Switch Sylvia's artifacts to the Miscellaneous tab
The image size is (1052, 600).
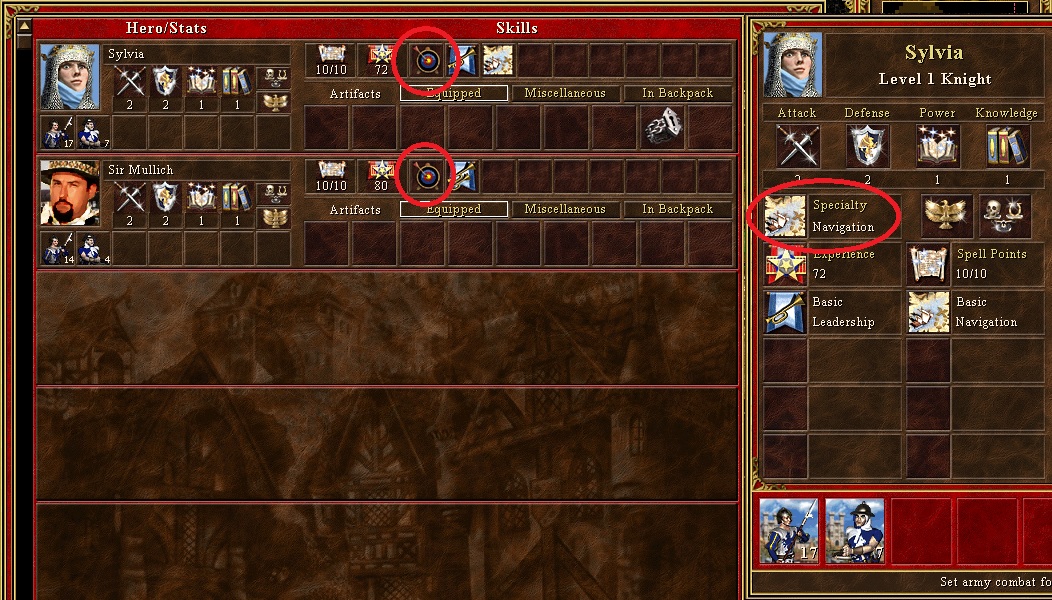point(565,93)
